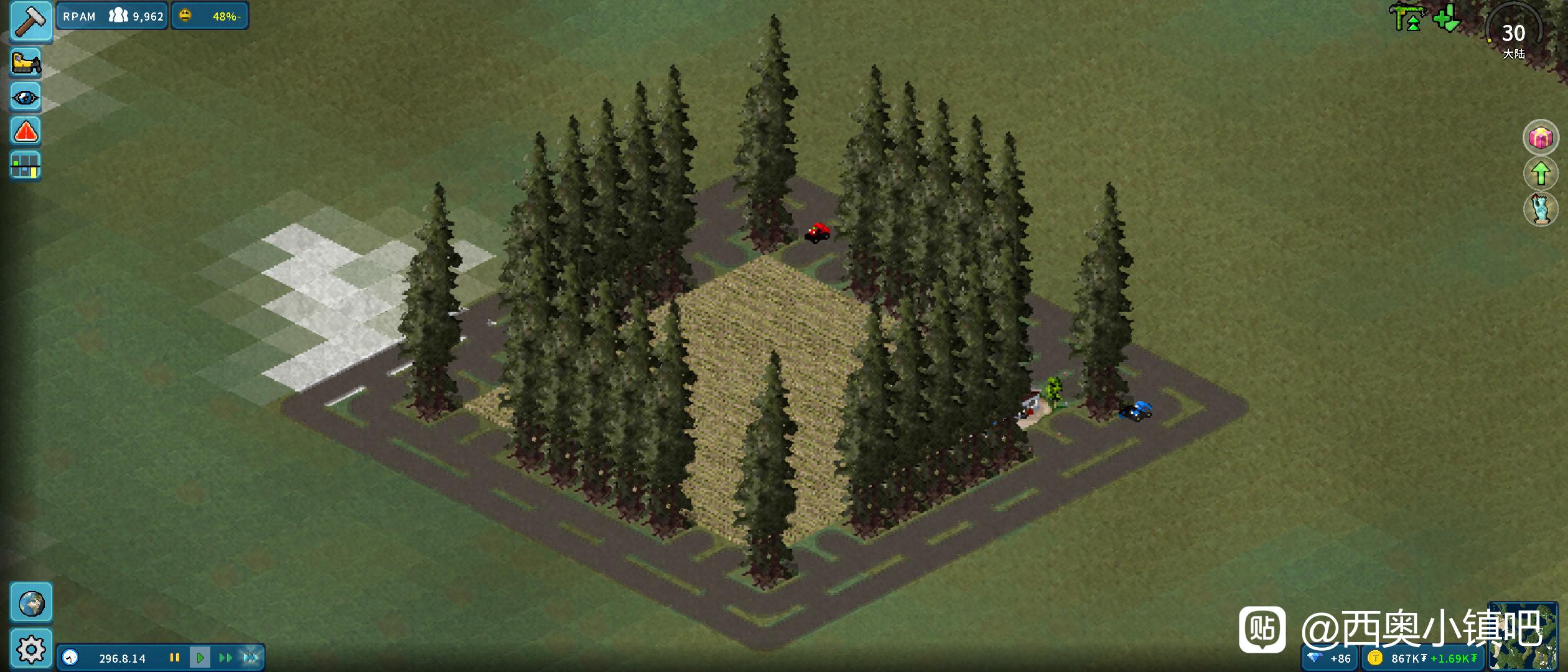Select the bulldozer demolish tool
The height and width of the screenshot is (672, 1568).
tap(26, 63)
